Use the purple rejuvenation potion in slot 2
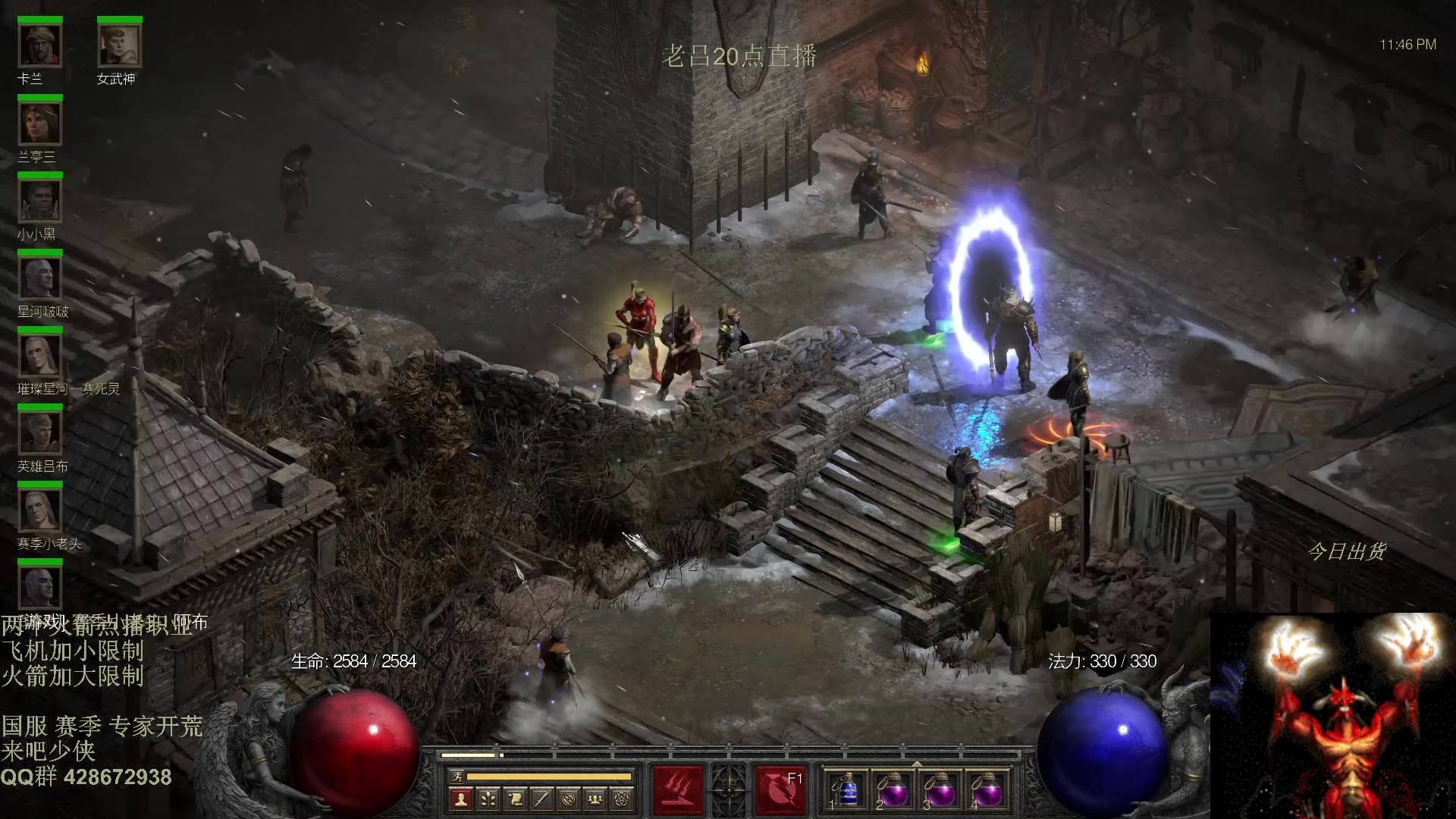This screenshot has height=819, width=1456. pyautogui.click(x=893, y=790)
